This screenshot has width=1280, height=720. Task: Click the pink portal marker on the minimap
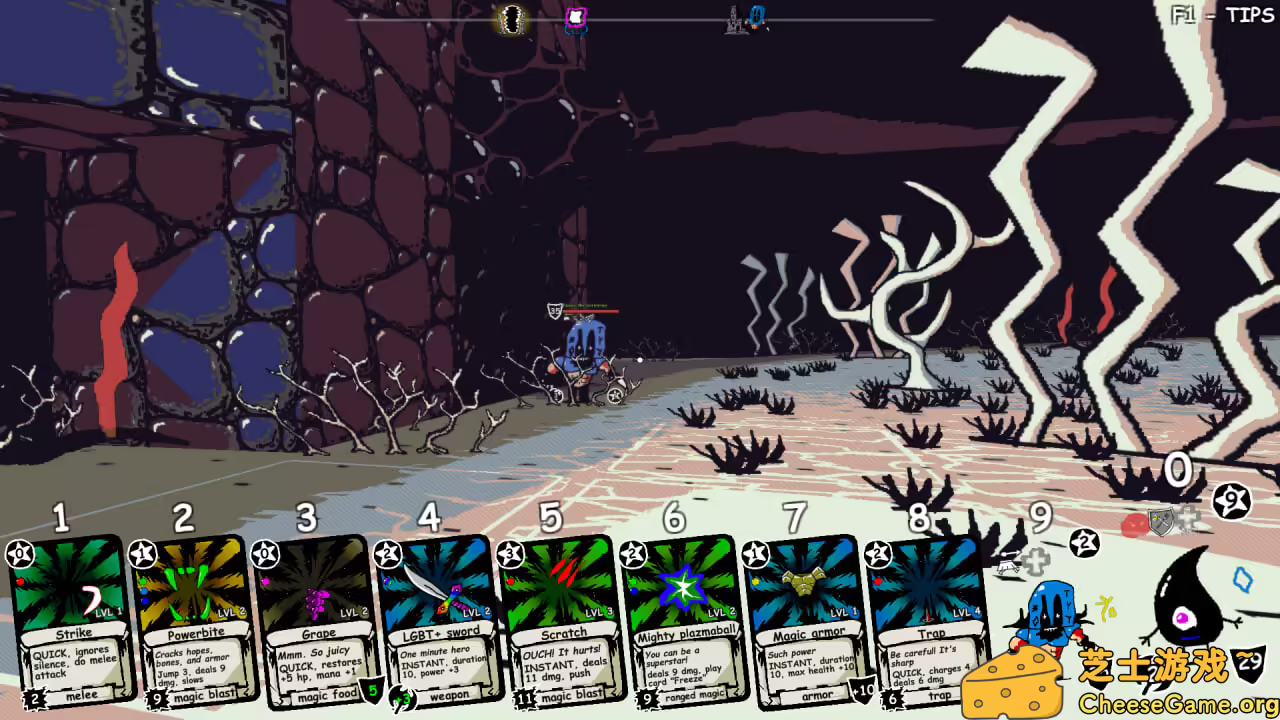(x=575, y=16)
